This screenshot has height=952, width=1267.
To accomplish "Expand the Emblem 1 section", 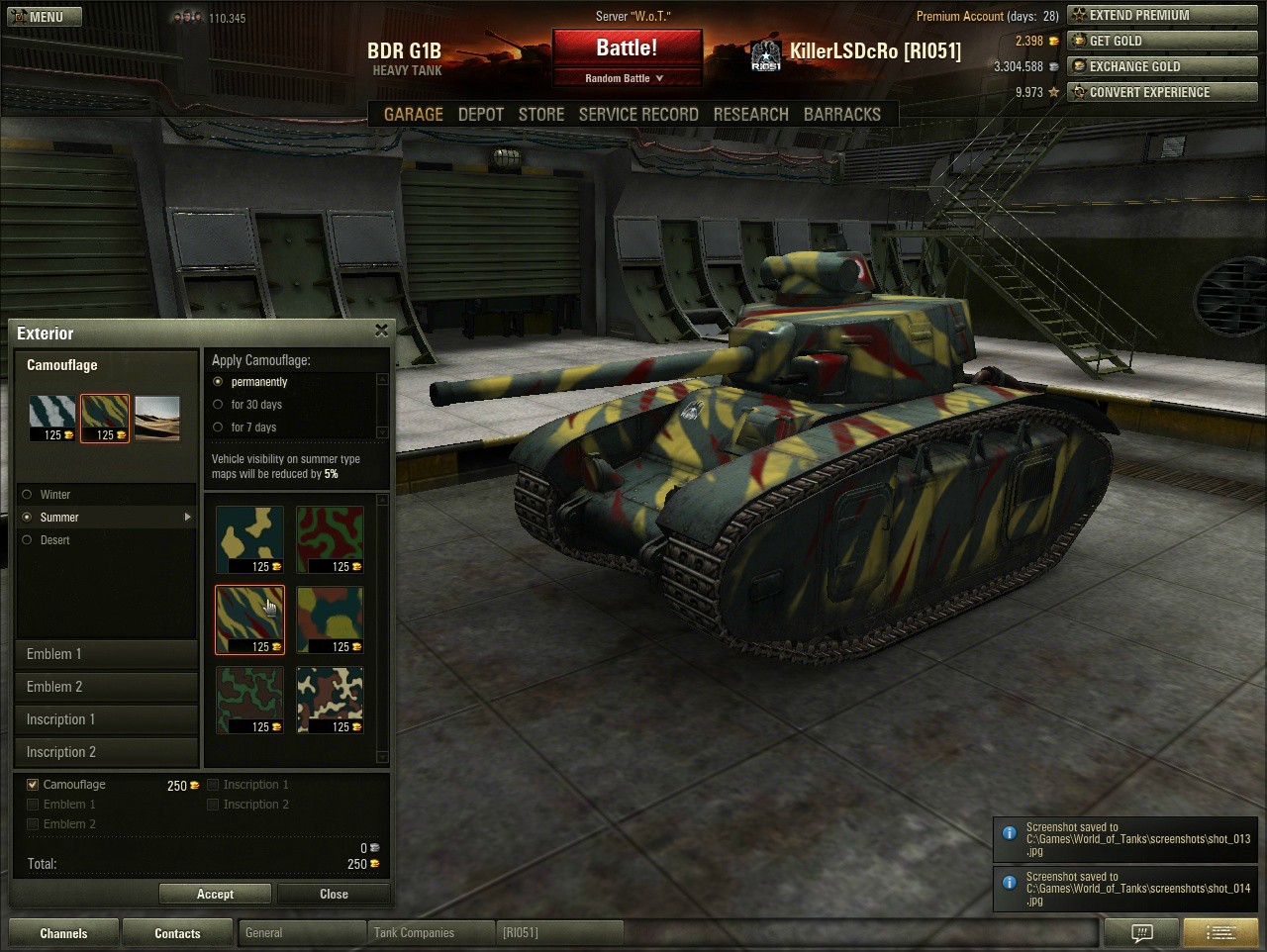I will (x=106, y=654).
